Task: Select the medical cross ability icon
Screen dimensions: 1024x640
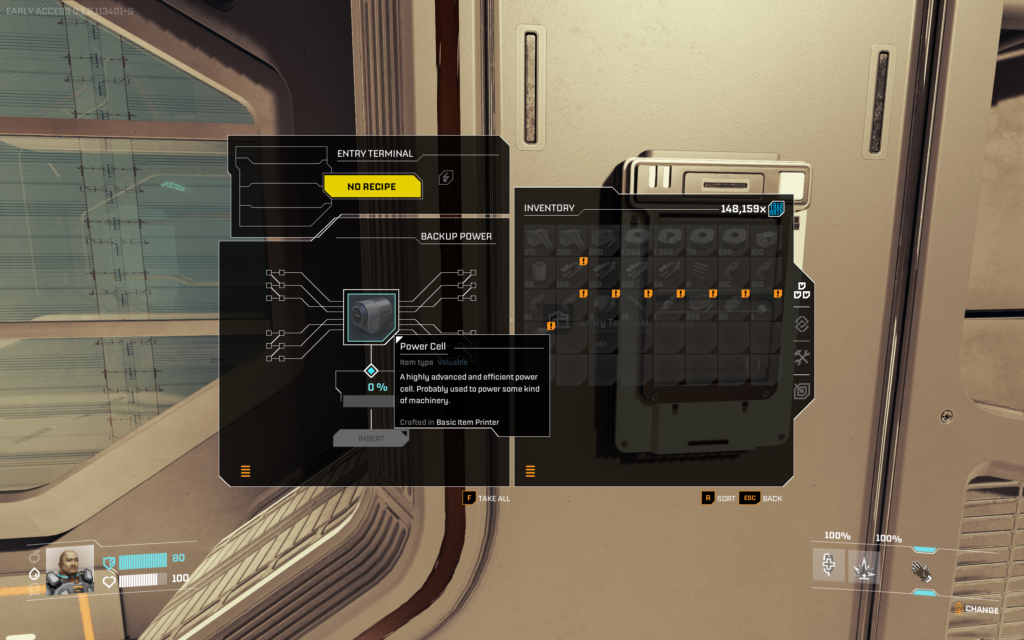Action: coord(828,566)
